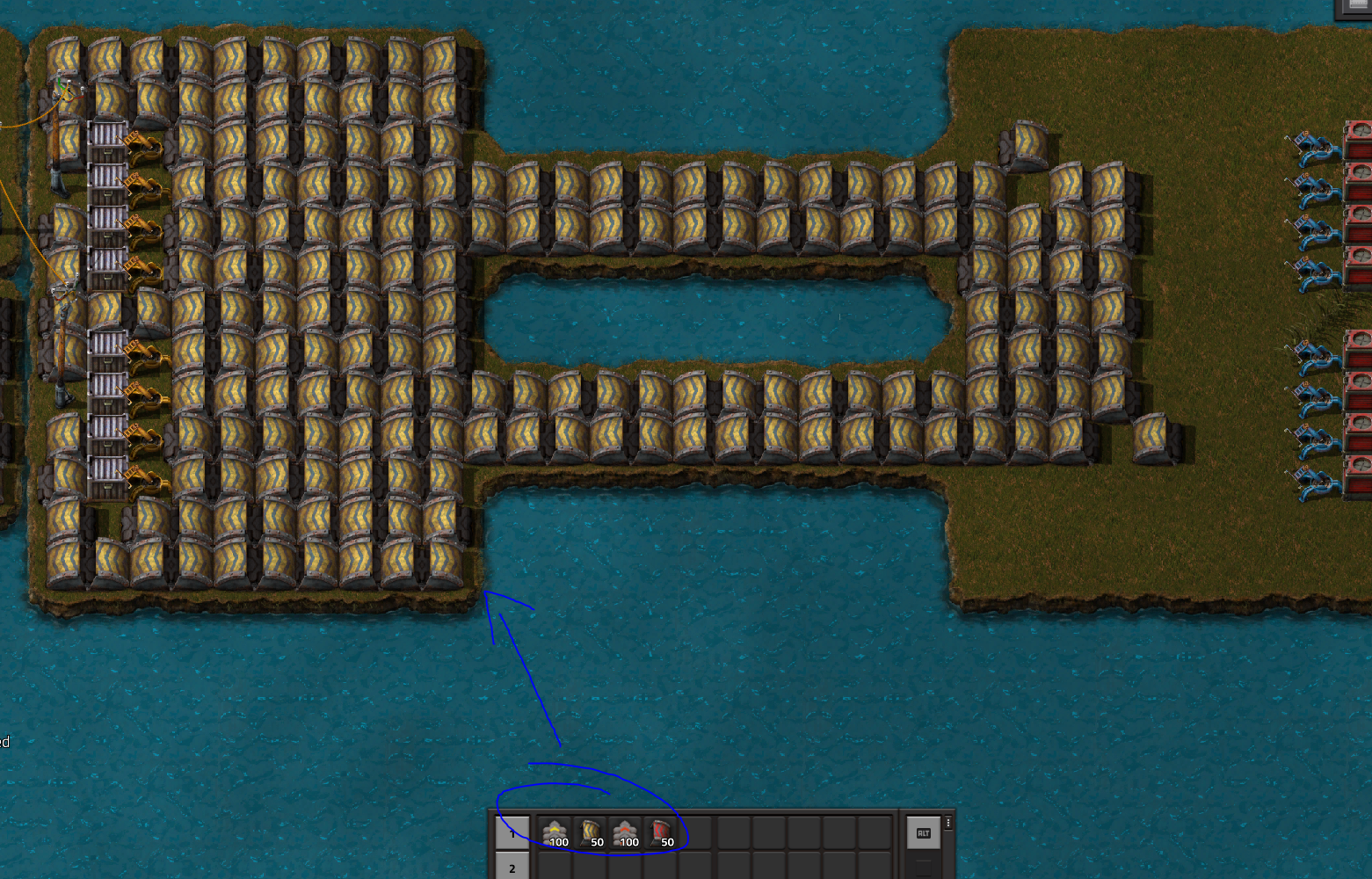Switch to quickbar row 2
Screen dimensions: 1372x879
(512, 869)
